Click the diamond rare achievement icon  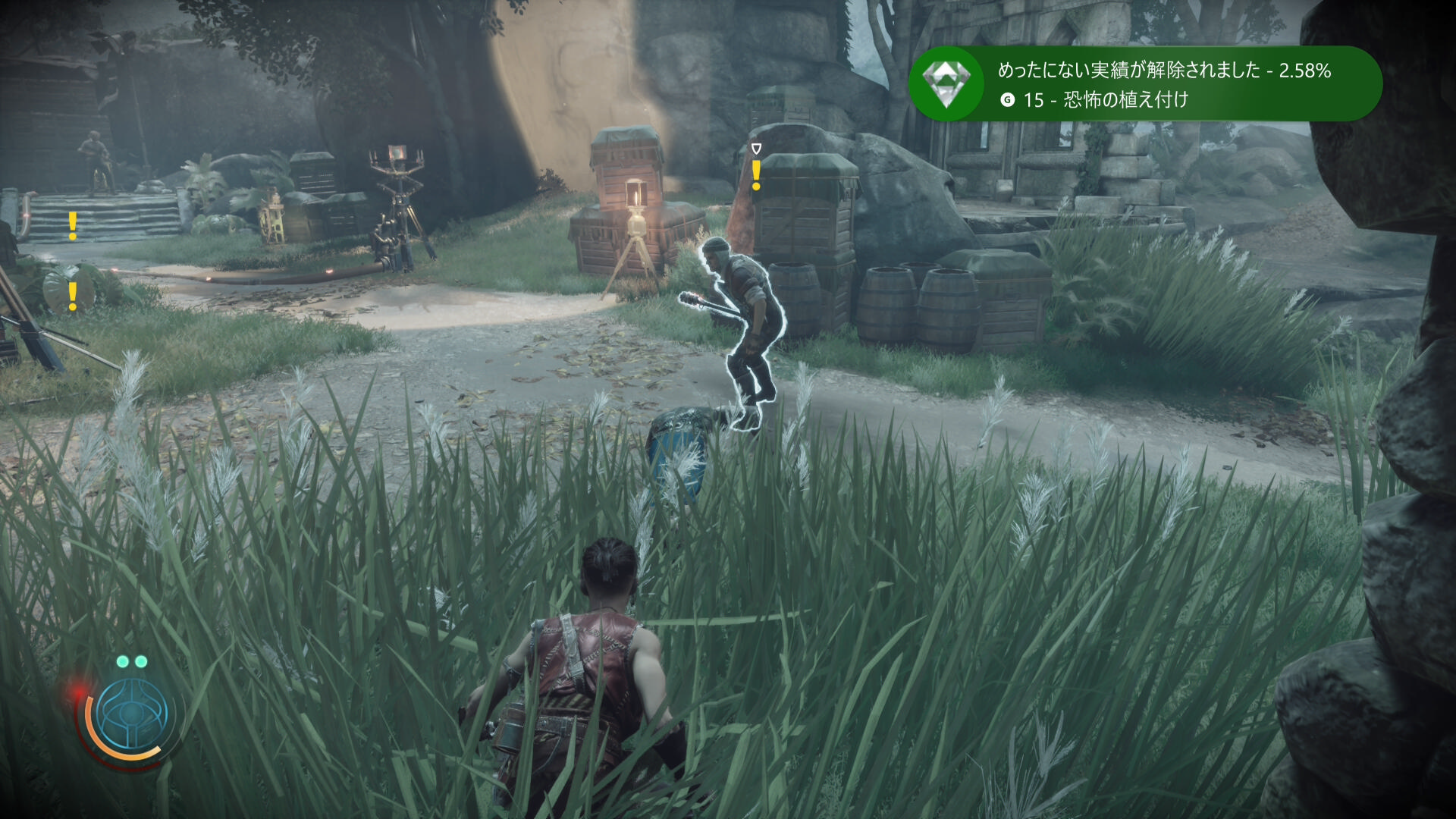click(946, 83)
